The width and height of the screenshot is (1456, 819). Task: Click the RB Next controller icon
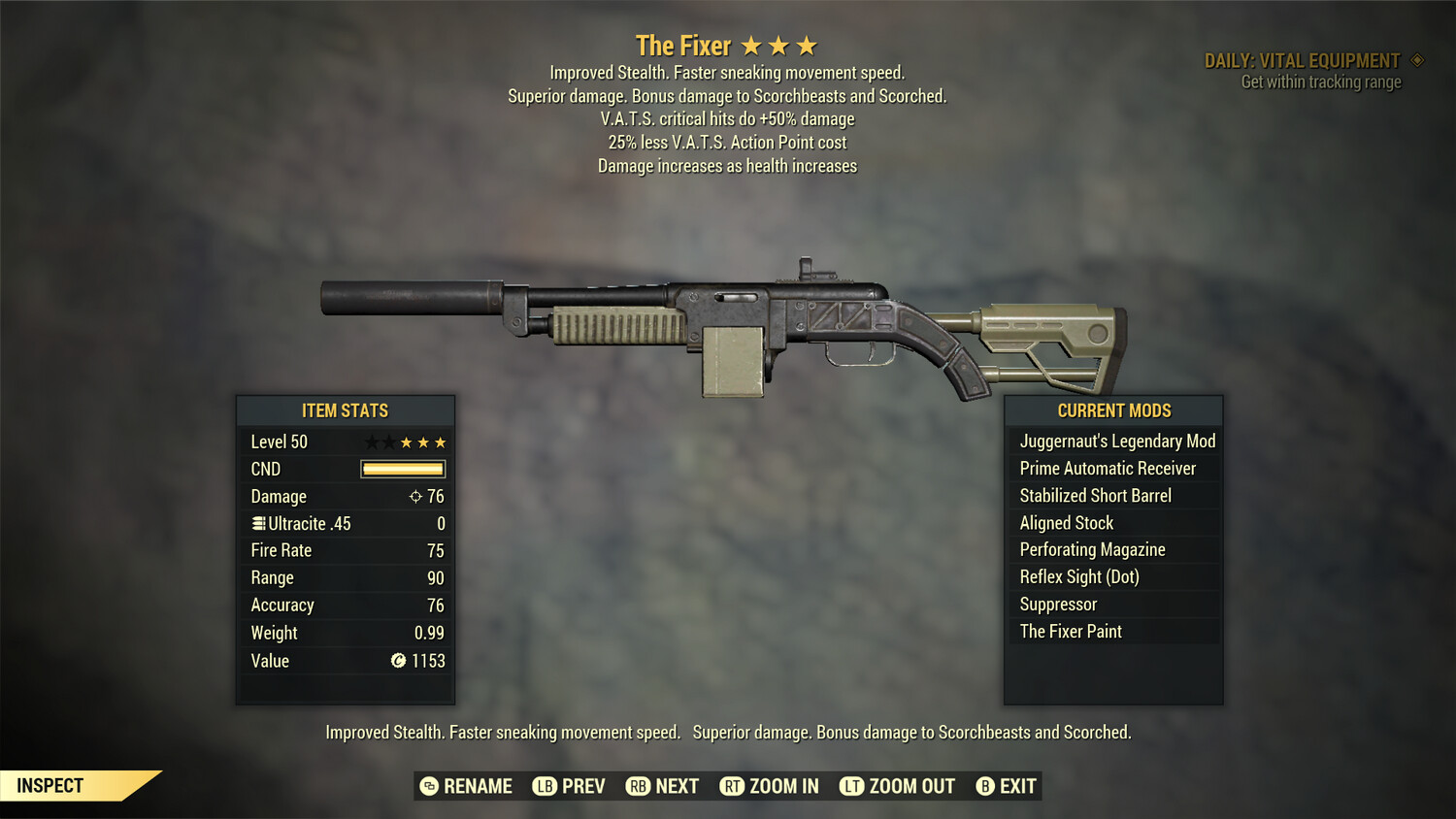(x=639, y=786)
